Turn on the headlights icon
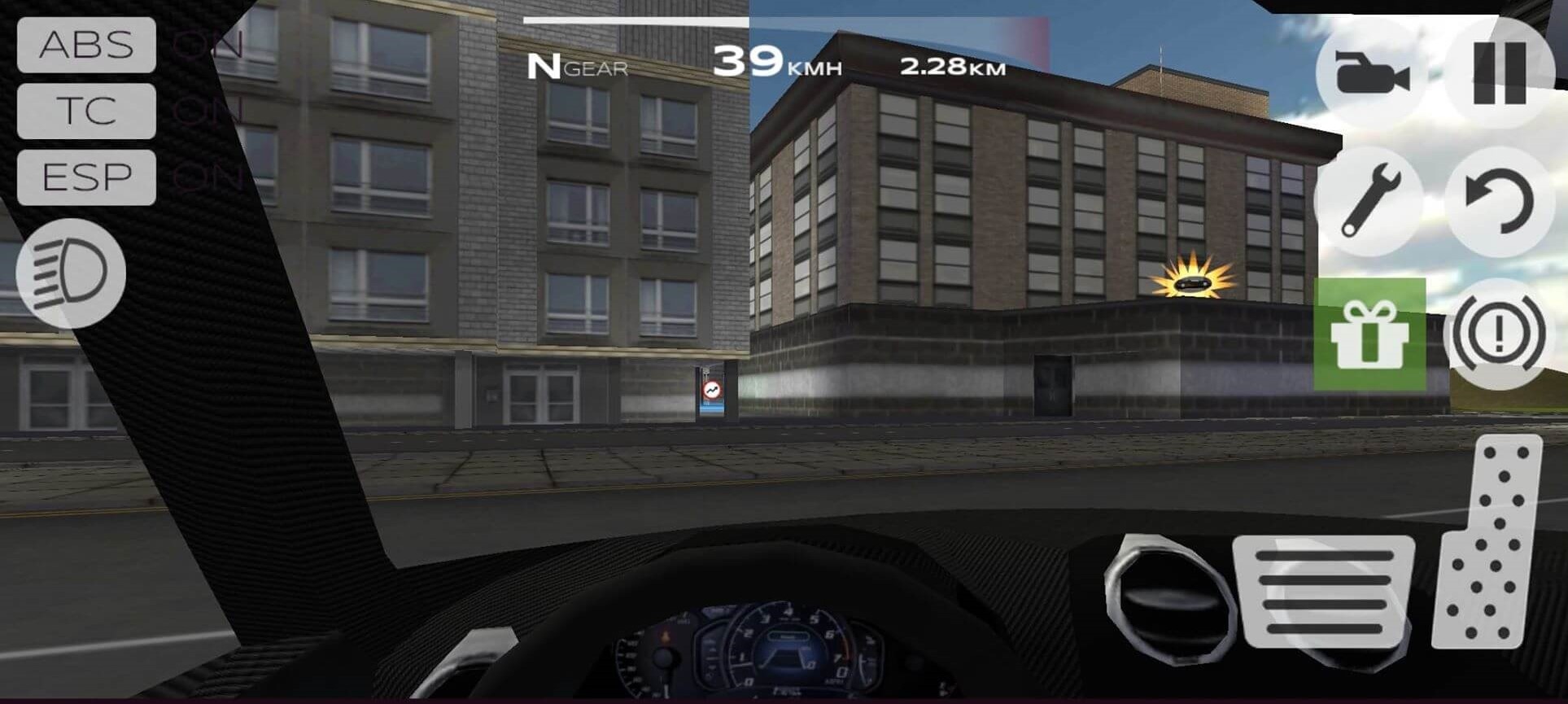 (72, 273)
